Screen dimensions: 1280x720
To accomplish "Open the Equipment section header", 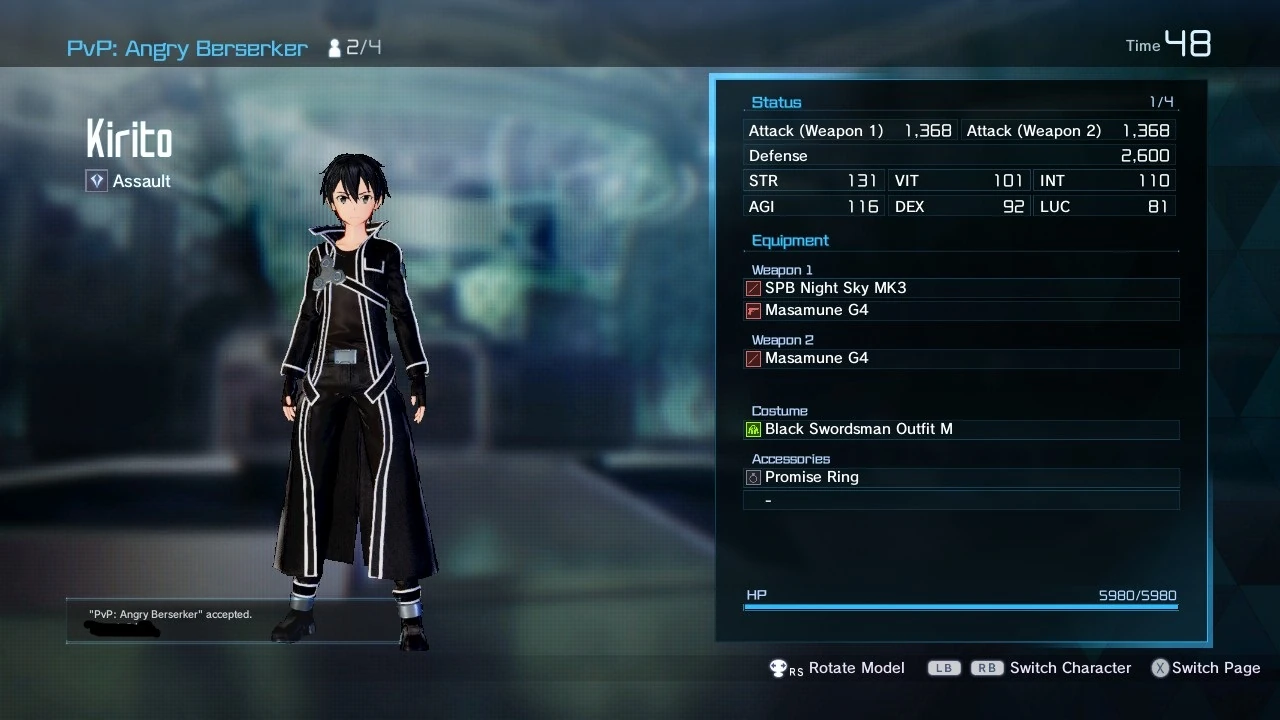I will pos(790,240).
